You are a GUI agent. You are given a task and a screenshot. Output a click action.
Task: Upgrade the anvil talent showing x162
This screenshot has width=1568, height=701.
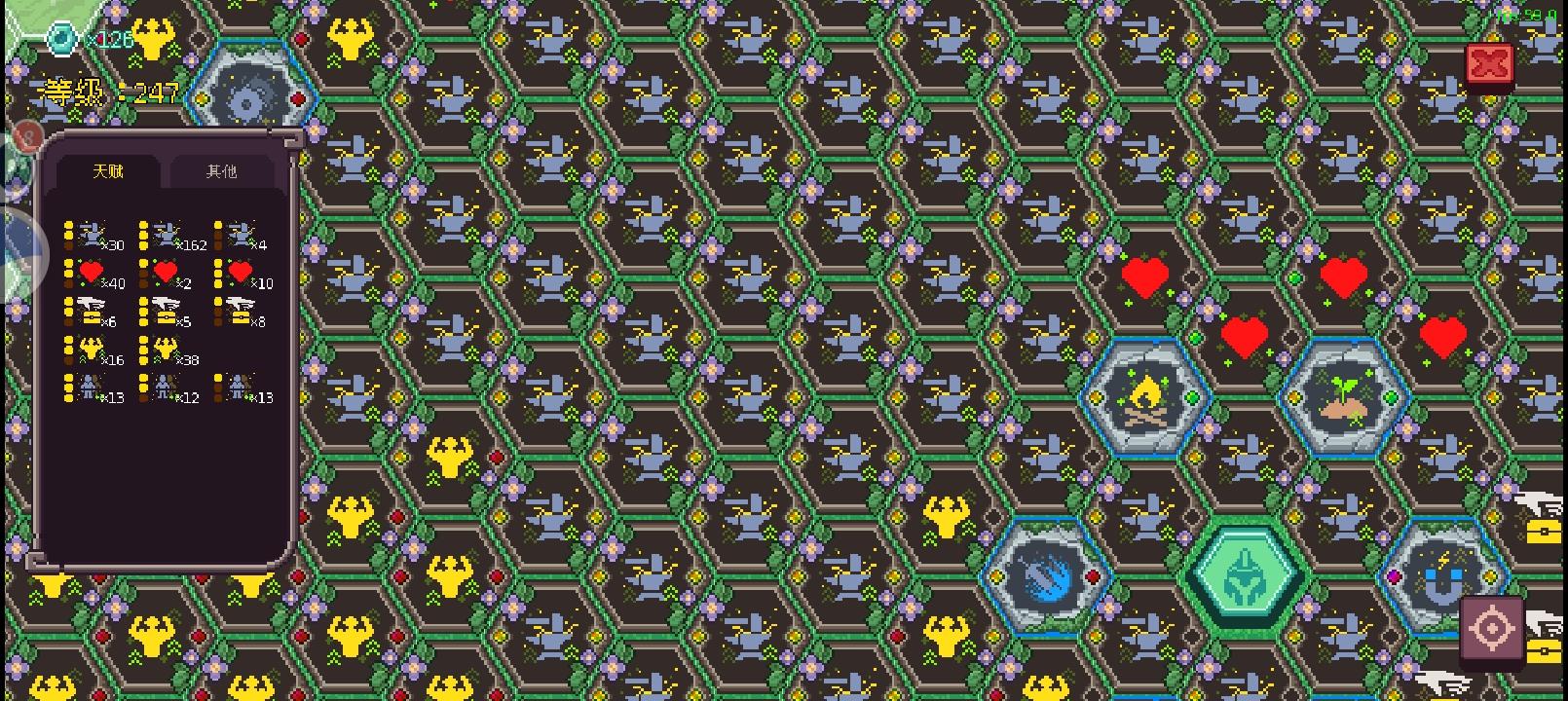click(x=166, y=234)
